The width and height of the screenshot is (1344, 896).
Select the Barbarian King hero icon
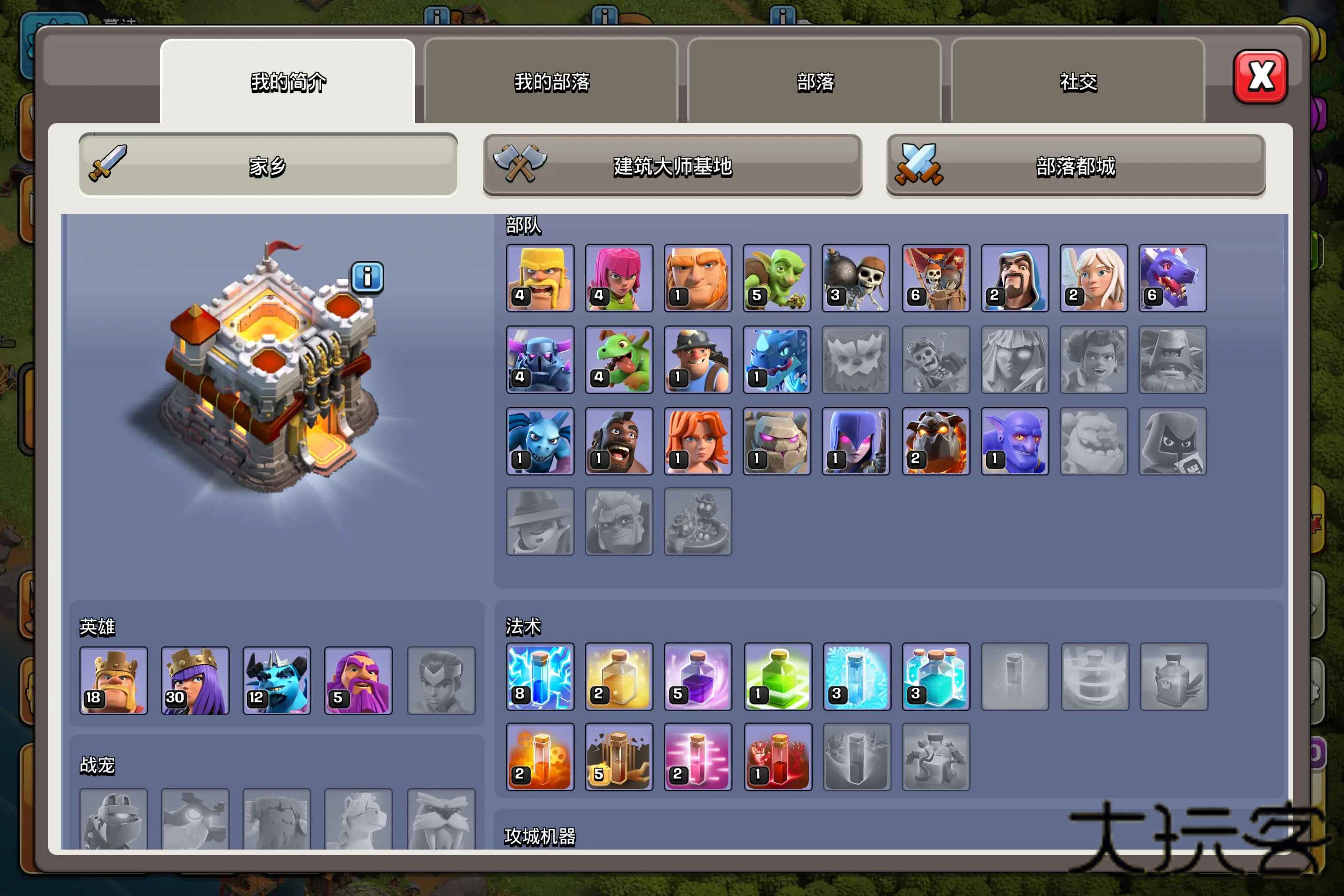[x=114, y=681]
